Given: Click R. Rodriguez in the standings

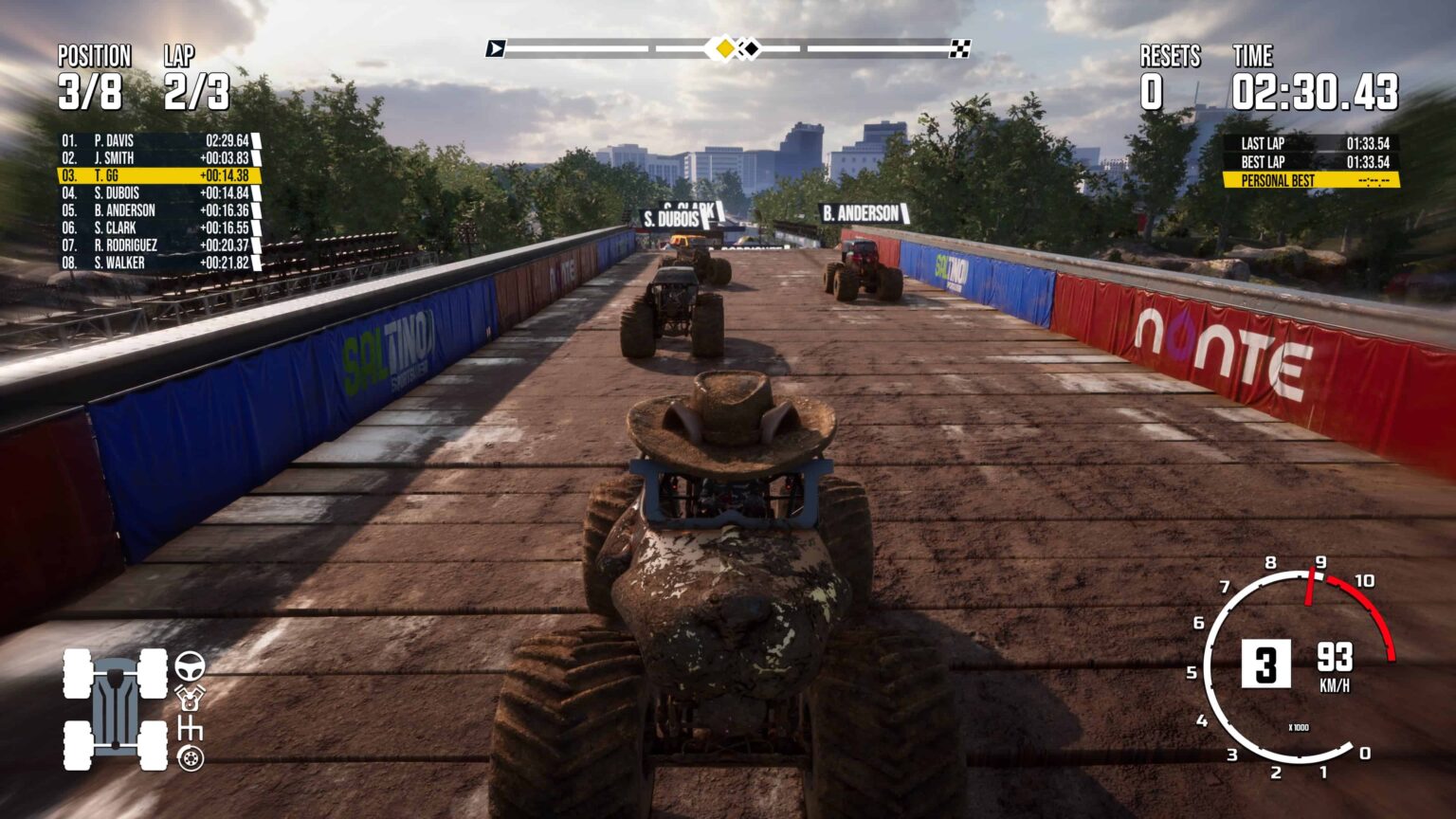Looking at the screenshot, I should (158, 245).
